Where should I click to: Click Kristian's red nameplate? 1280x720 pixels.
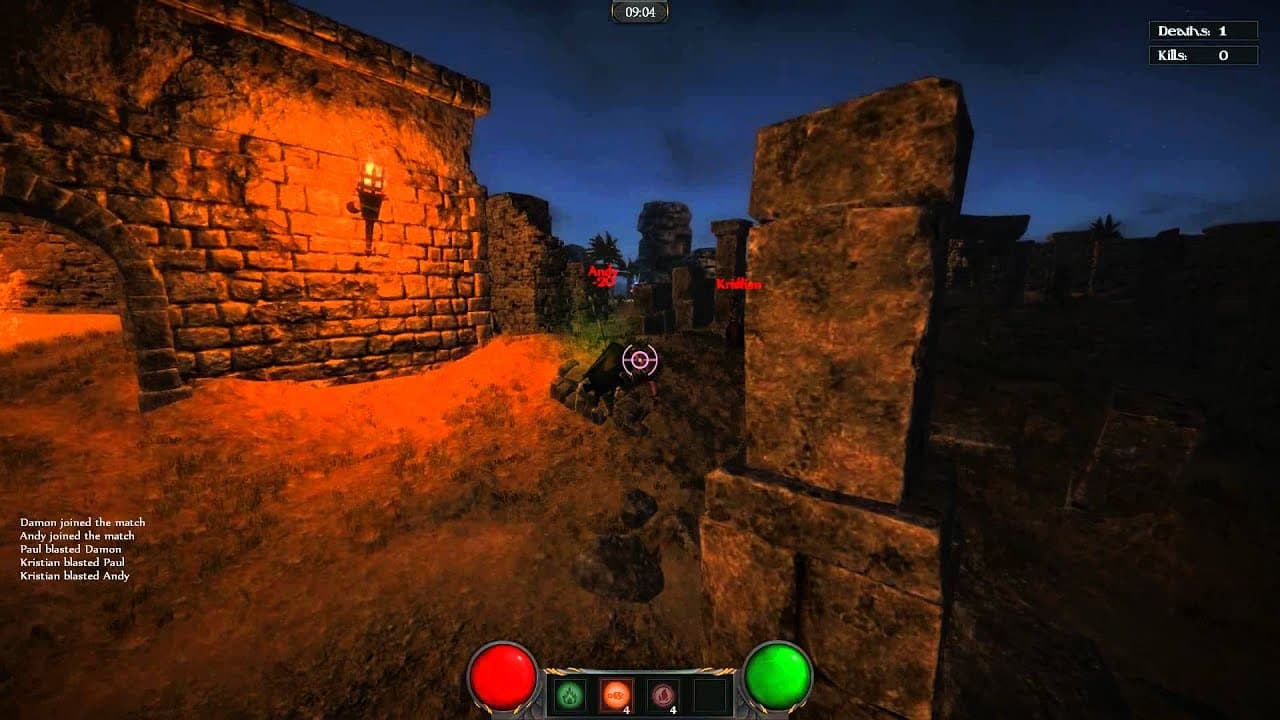pos(738,284)
